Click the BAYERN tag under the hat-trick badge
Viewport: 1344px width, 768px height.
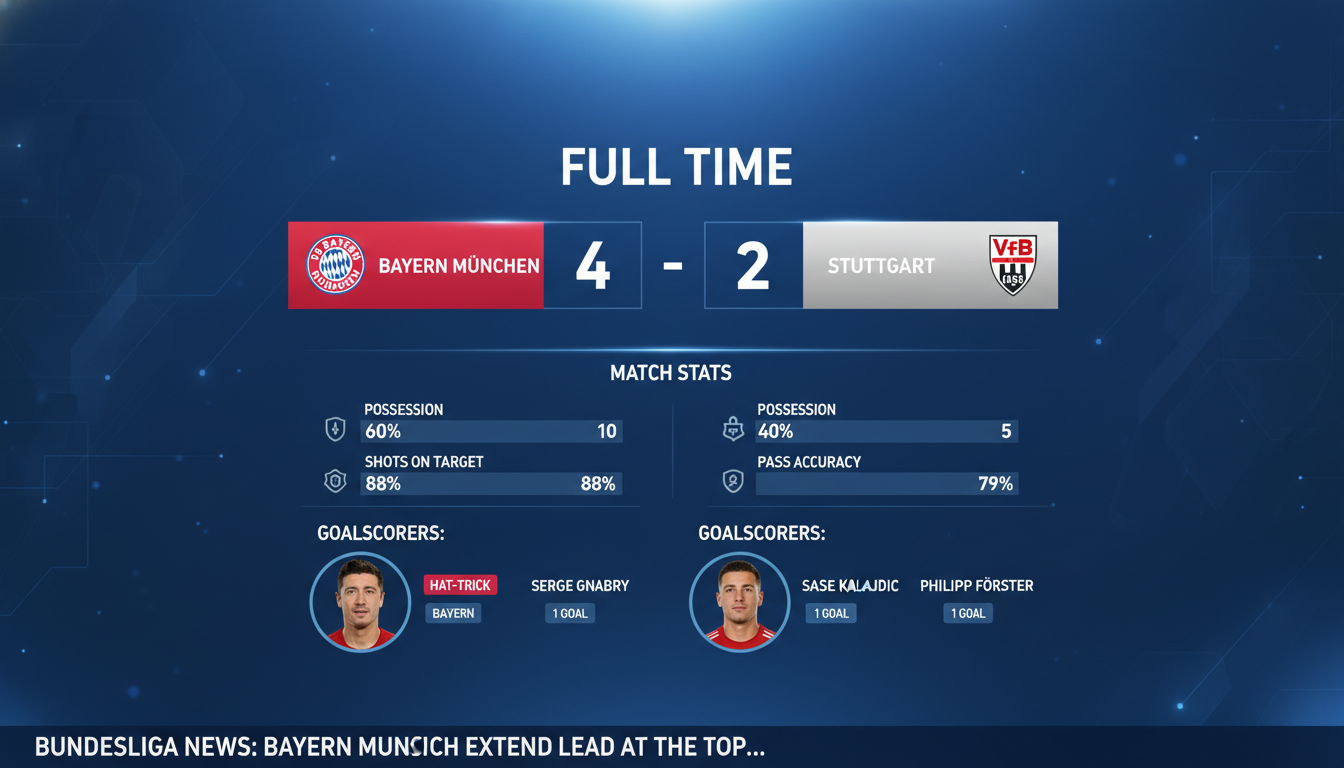click(454, 612)
